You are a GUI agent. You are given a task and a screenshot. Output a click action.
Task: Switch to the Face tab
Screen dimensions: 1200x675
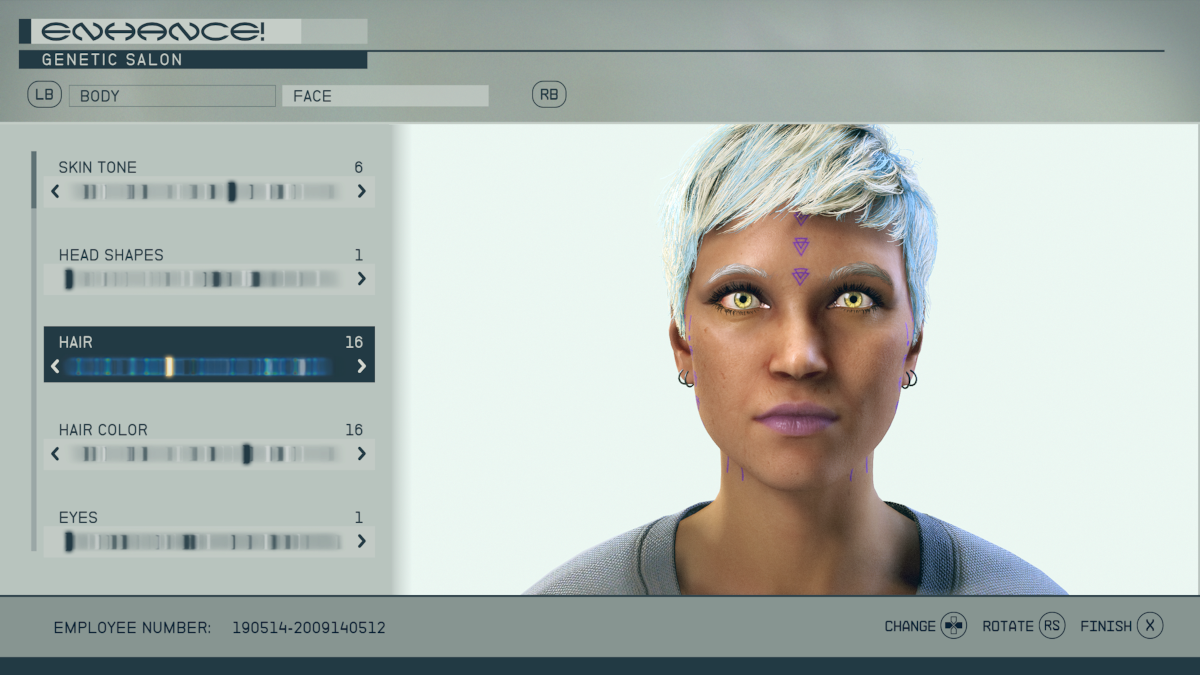click(385, 96)
